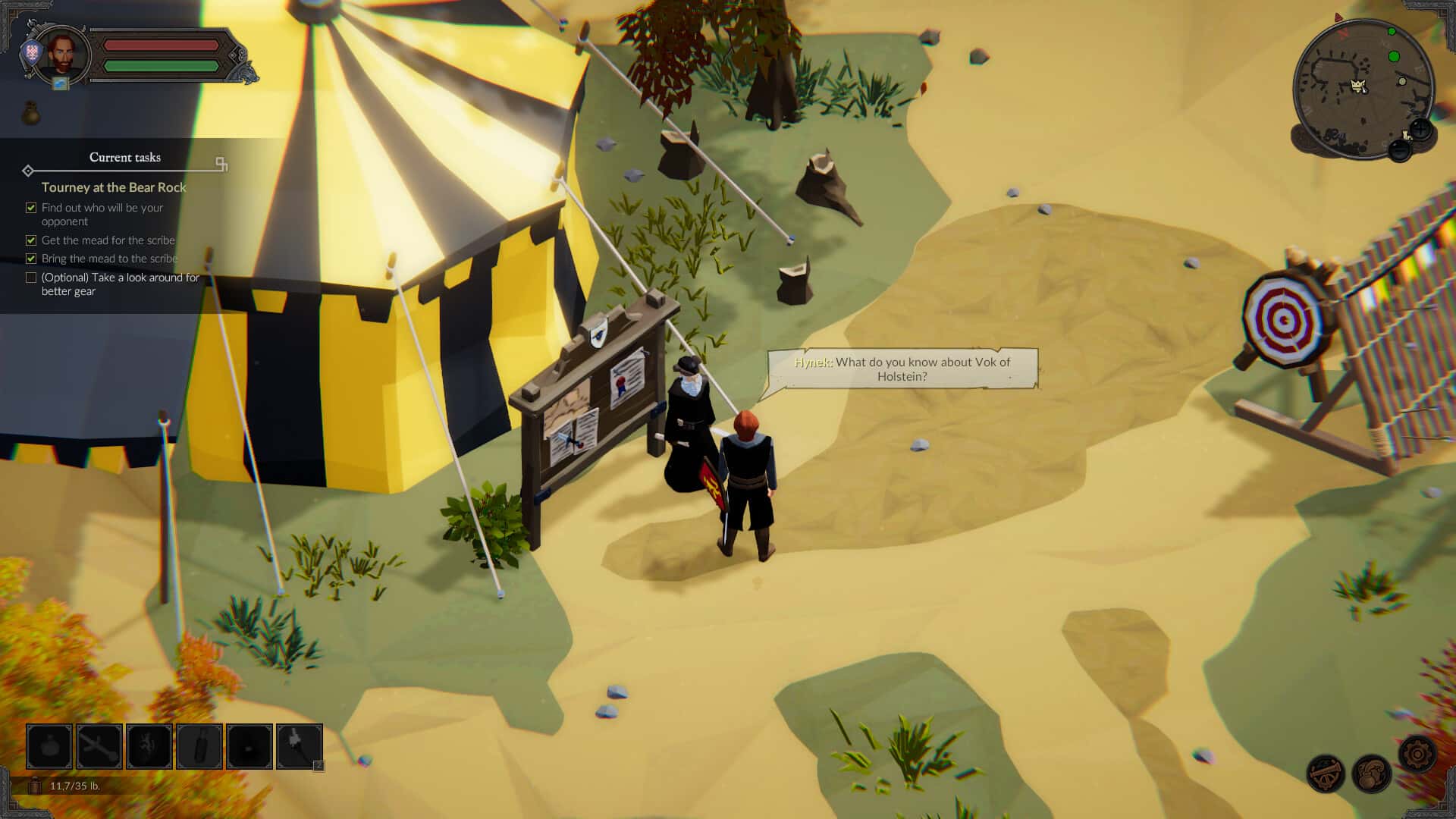Zoom in the minimap with plus button
This screenshot has height=819, width=1456.
[1420, 130]
